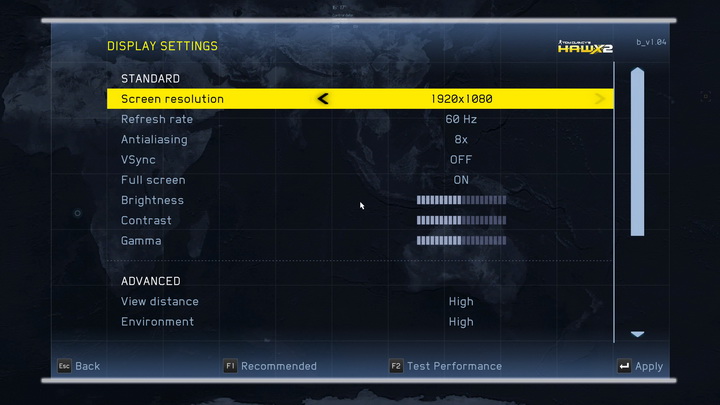Image resolution: width=720 pixels, height=405 pixels.
Task: Apply Recommended display settings
Action: coord(270,366)
